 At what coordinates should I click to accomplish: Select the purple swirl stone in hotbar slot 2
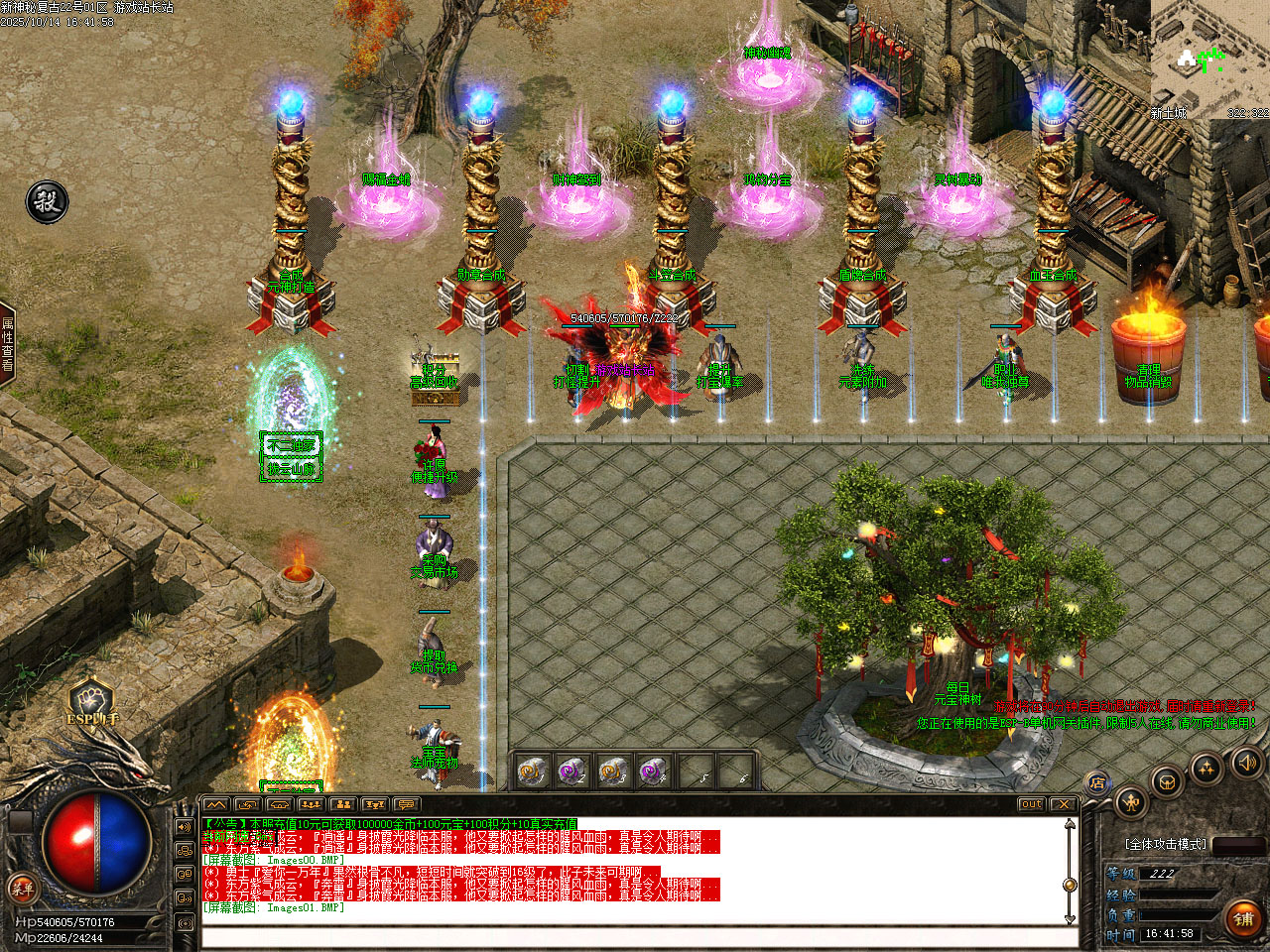click(x=571, y=770)
